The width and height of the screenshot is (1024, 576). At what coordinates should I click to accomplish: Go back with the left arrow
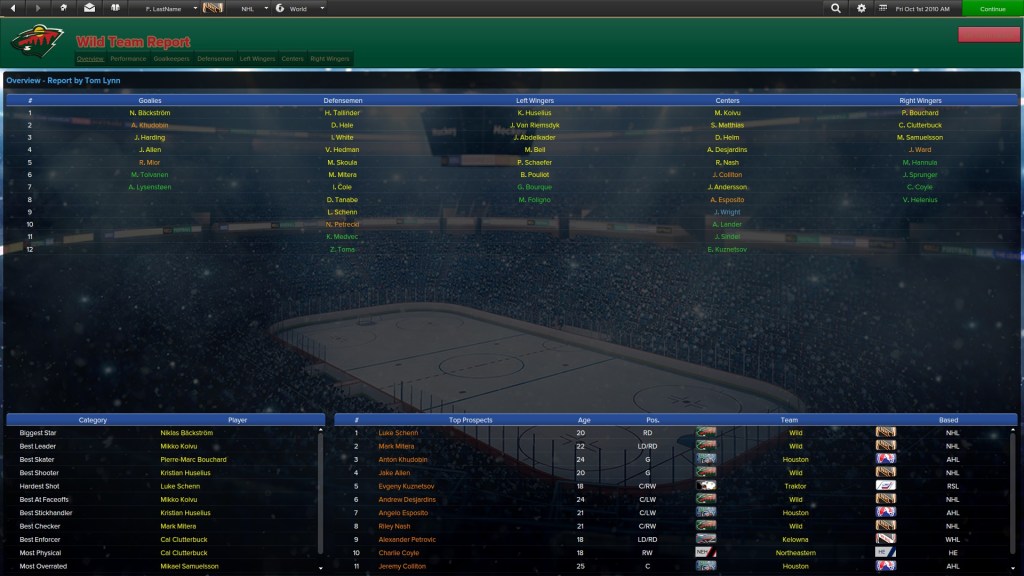13,8
